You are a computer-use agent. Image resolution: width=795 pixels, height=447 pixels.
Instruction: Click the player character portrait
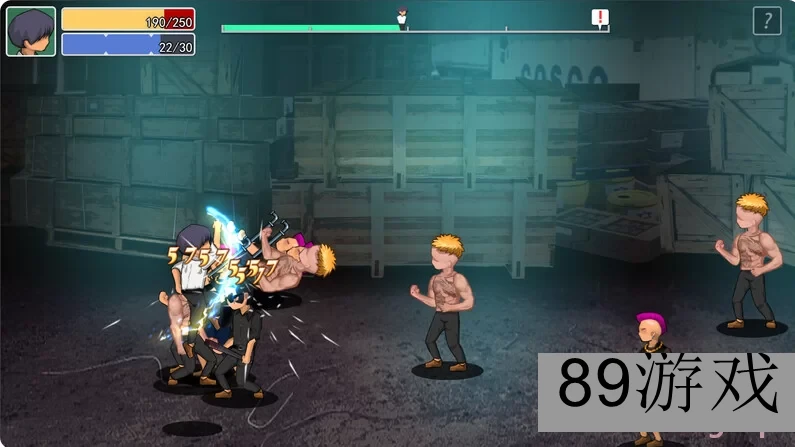(x=31, y=32)
